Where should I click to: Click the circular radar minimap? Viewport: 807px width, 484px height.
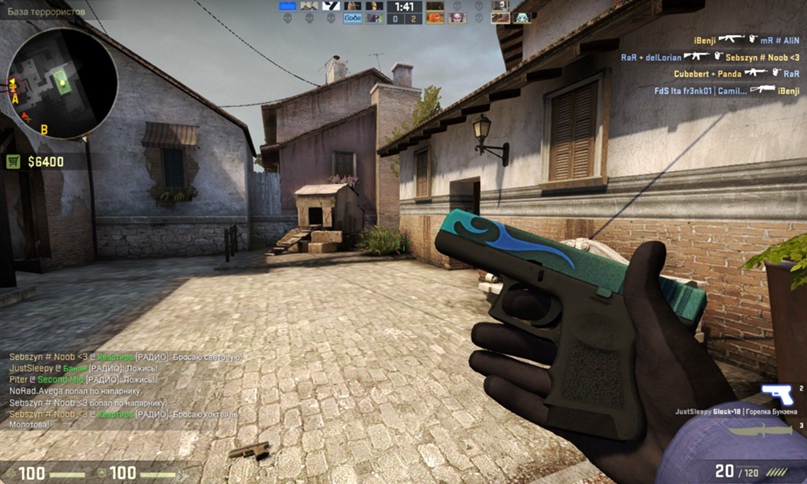61,83
